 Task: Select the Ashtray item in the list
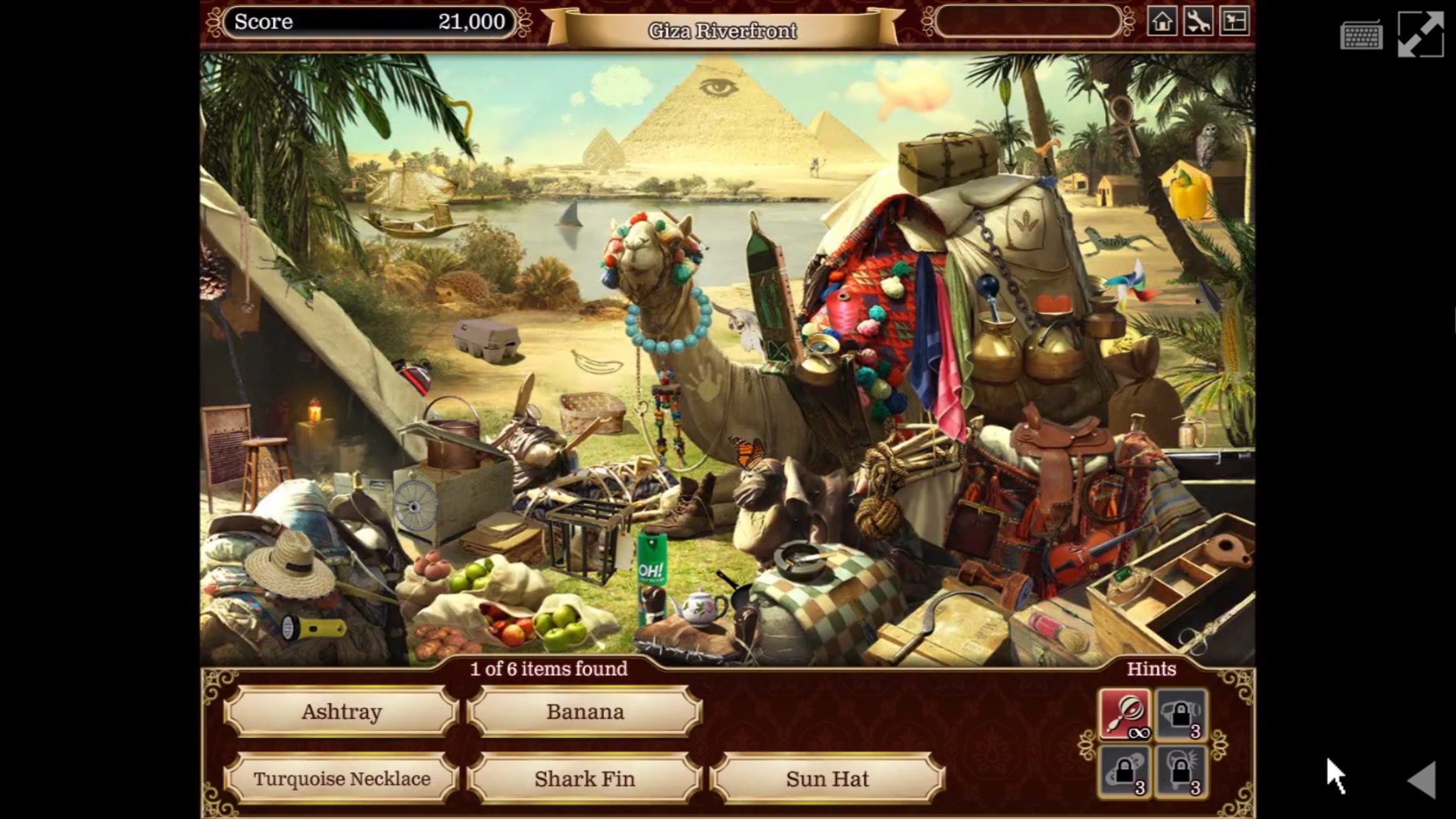(342, 712)
